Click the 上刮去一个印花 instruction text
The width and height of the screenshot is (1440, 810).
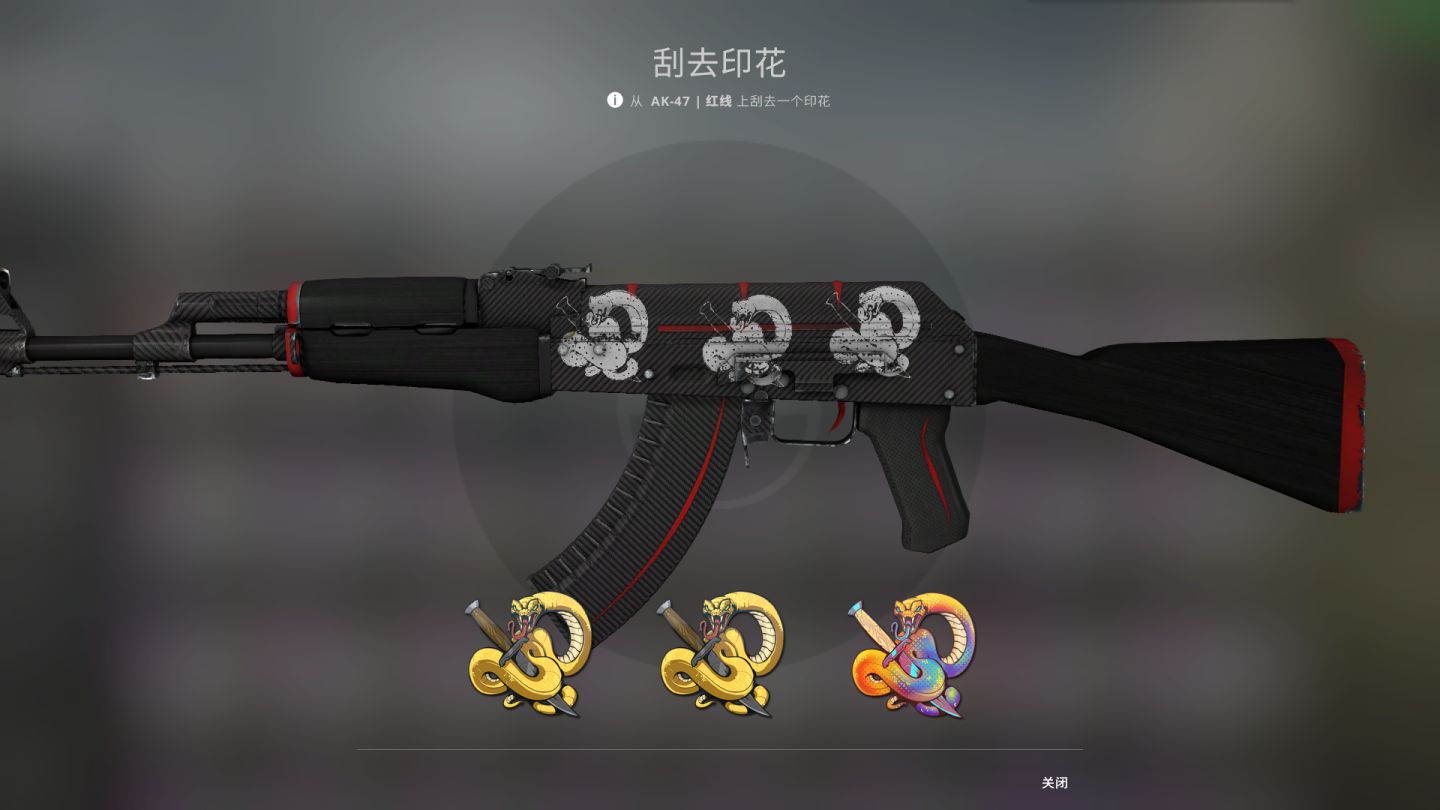tap(783, 101)
